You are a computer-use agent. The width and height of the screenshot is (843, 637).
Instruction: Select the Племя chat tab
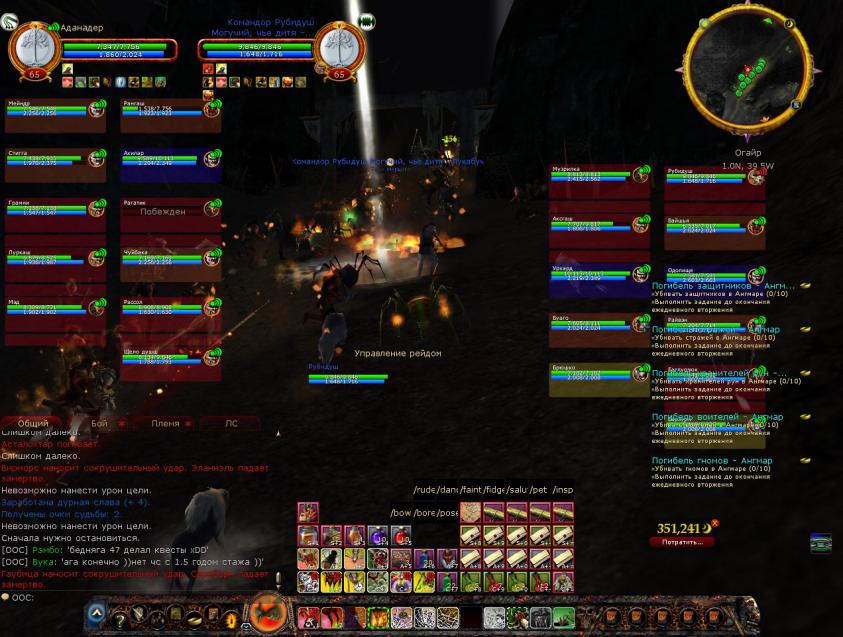[165, 424]
